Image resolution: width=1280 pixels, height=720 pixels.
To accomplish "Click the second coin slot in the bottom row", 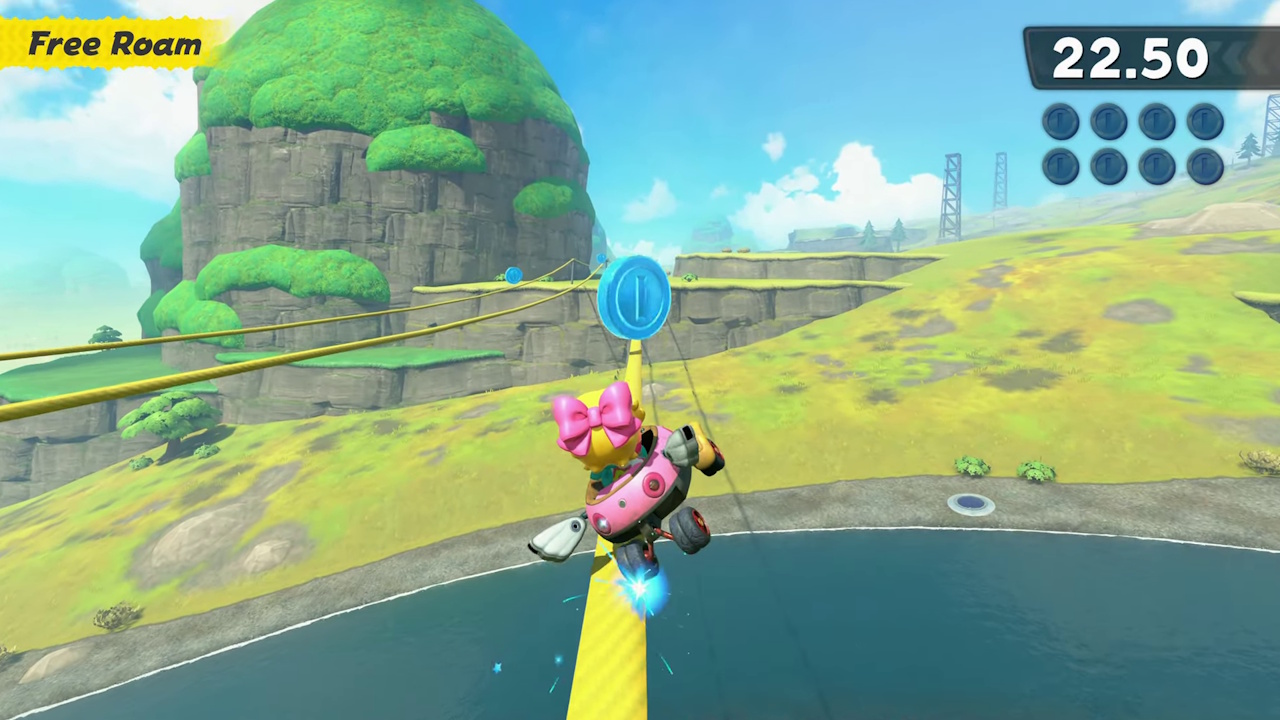I will click(x=1108, y=165).
